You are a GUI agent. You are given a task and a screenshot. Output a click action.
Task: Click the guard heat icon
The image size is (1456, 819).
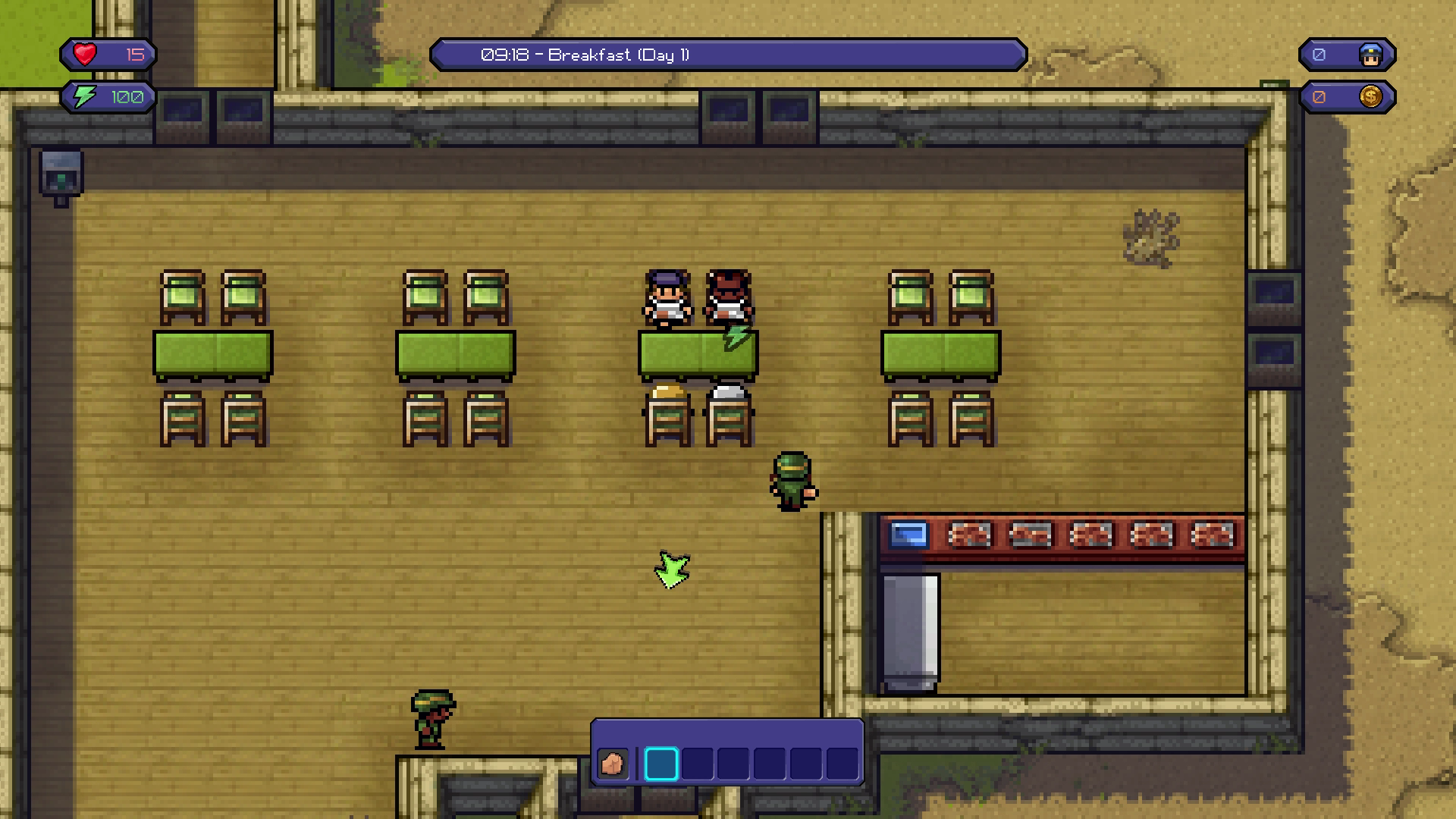tap(1370, 55)
